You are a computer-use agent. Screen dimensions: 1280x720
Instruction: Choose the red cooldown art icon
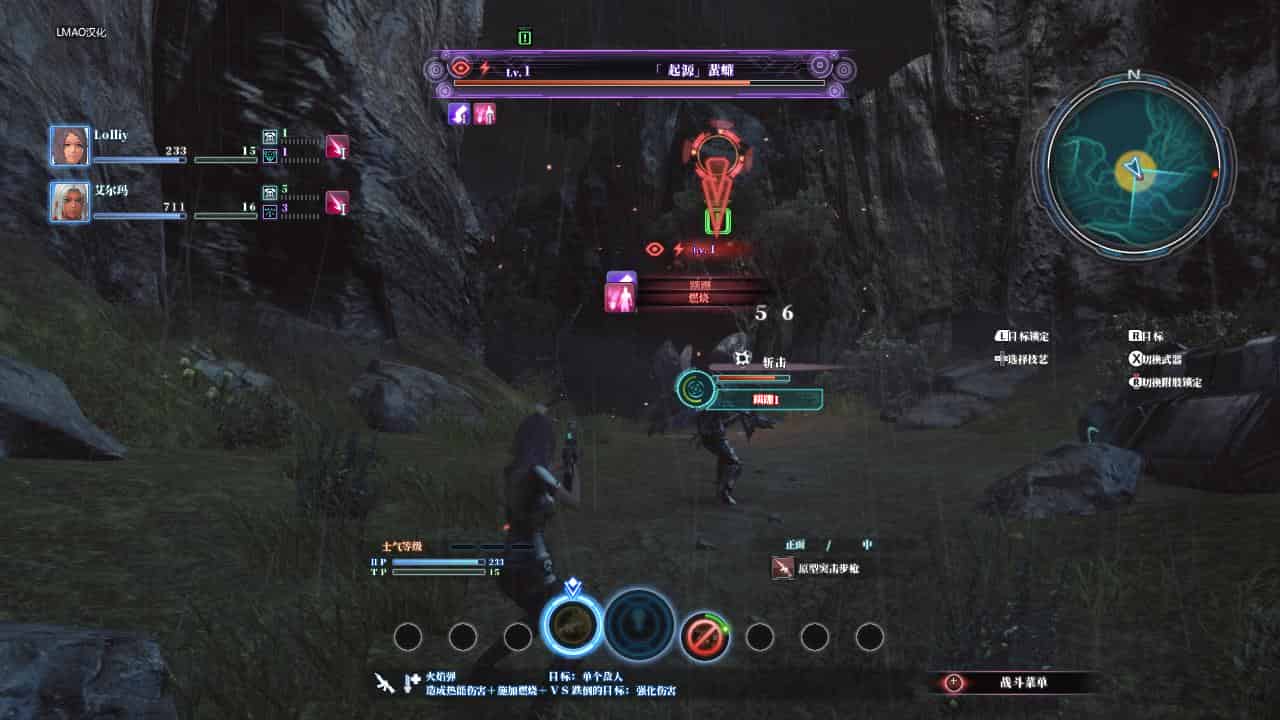pos(704,636)
